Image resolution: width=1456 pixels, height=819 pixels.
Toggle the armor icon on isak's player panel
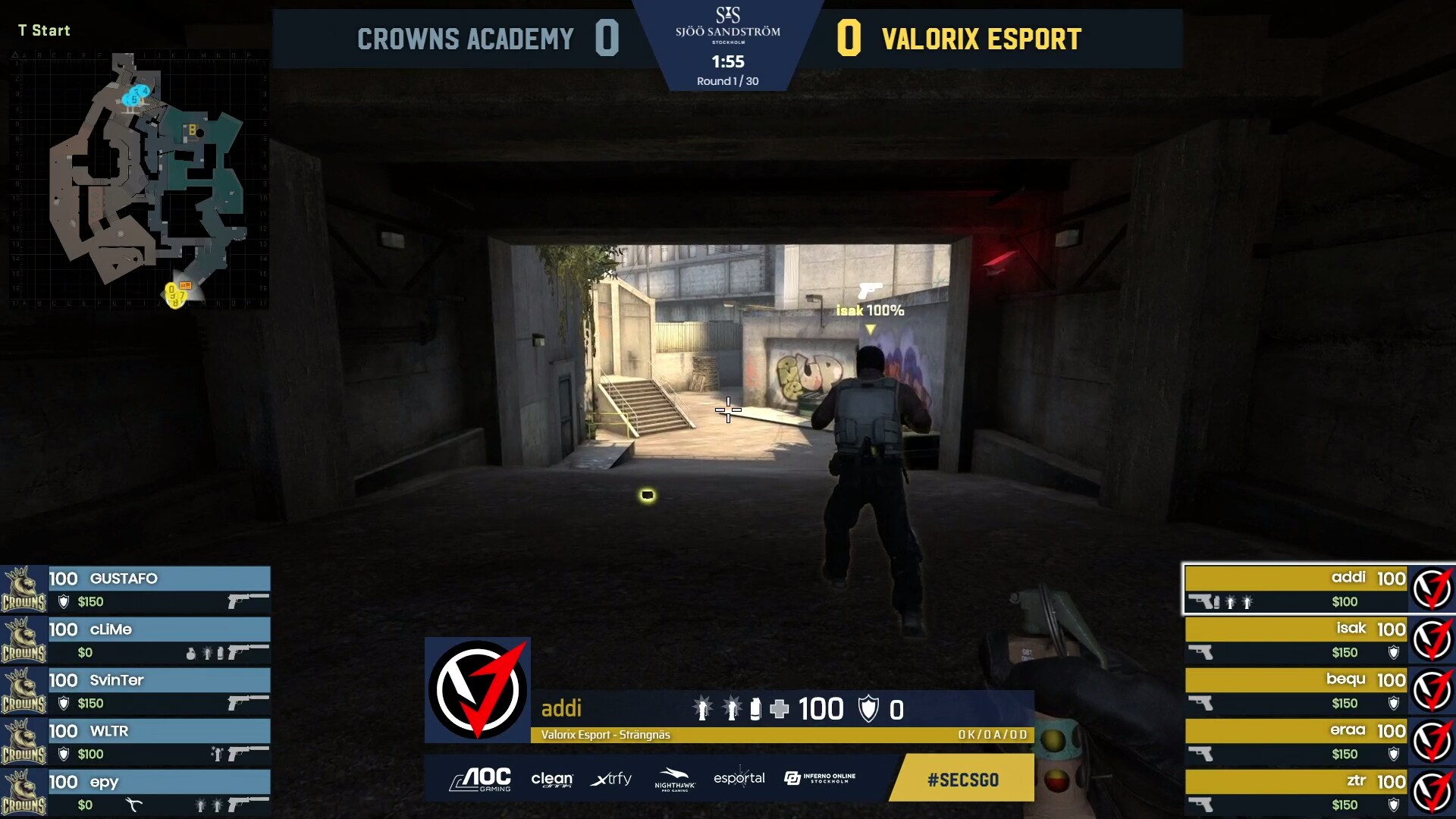click(1393, 653)
